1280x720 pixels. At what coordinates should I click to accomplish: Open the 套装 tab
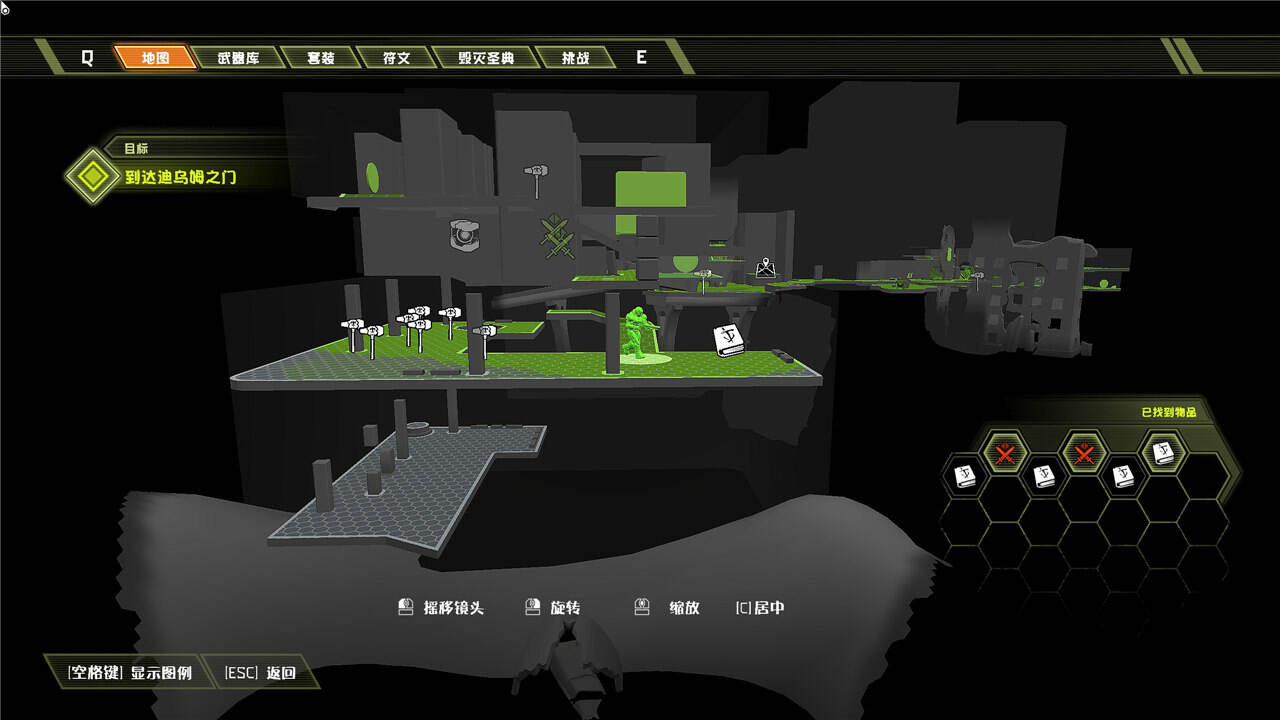[x=320, y=58]
